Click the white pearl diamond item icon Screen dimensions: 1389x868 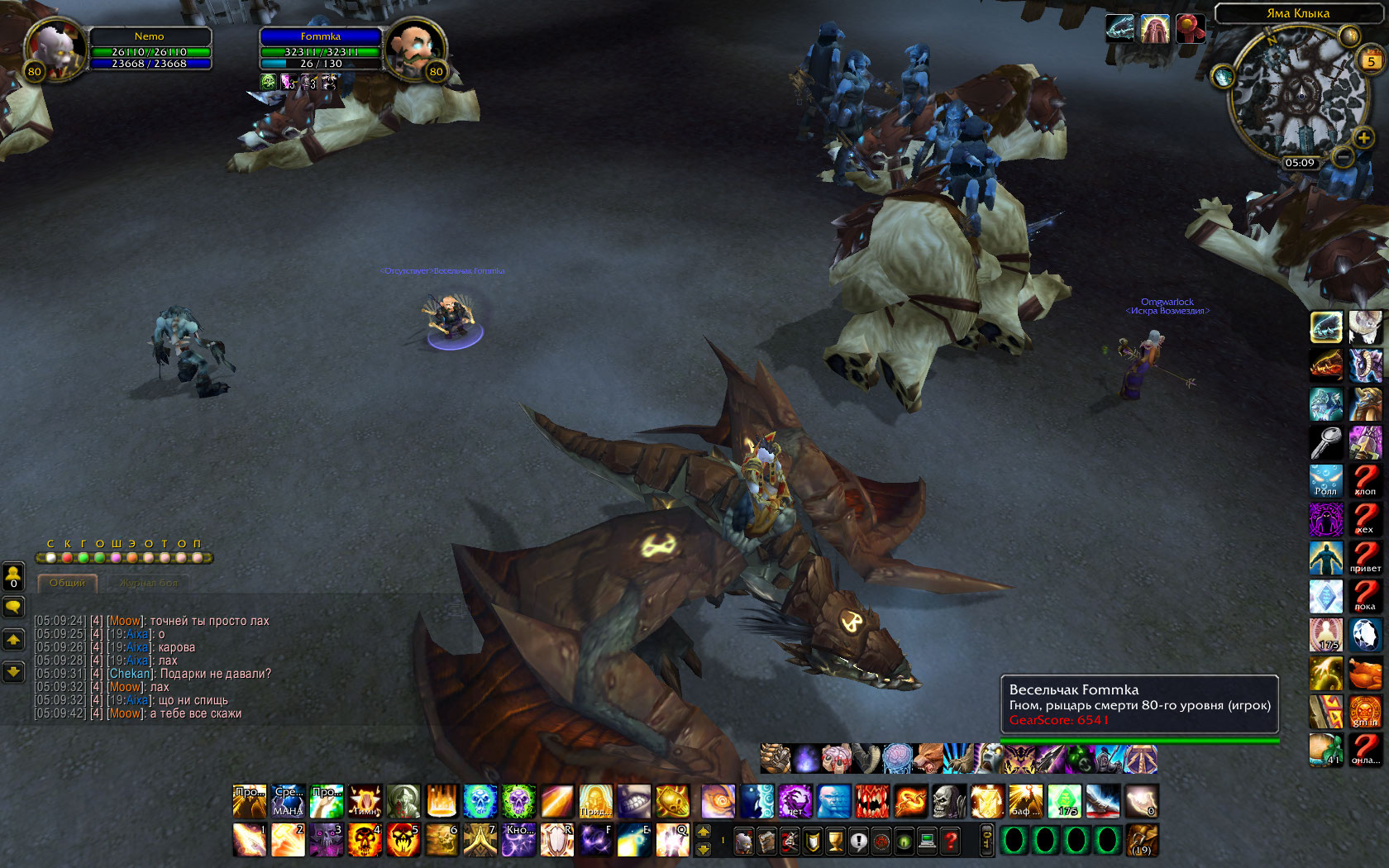1365,634
